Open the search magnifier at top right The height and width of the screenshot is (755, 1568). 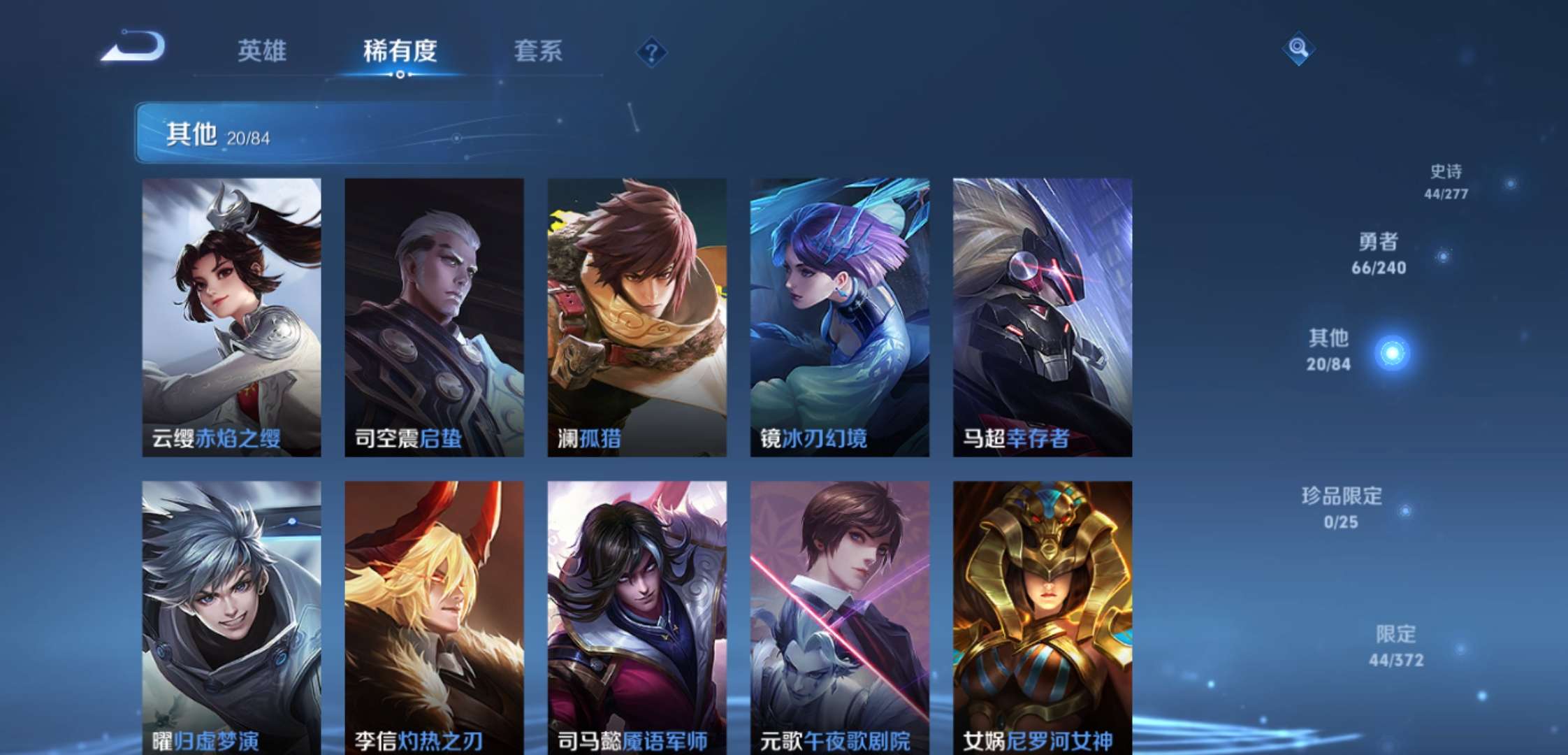1298,49
